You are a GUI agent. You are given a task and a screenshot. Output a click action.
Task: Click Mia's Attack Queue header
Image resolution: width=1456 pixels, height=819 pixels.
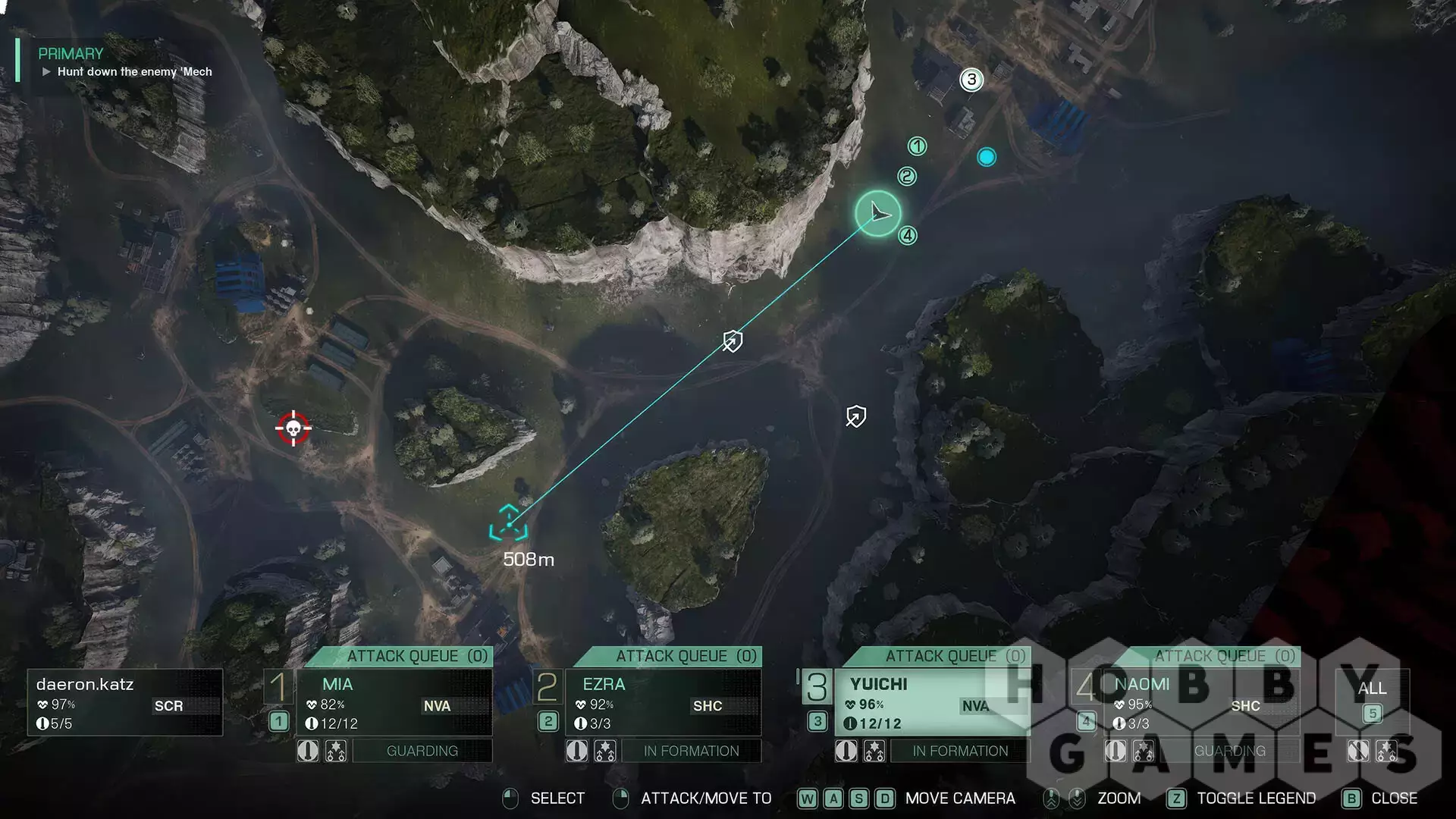click(x=416, y=656)
